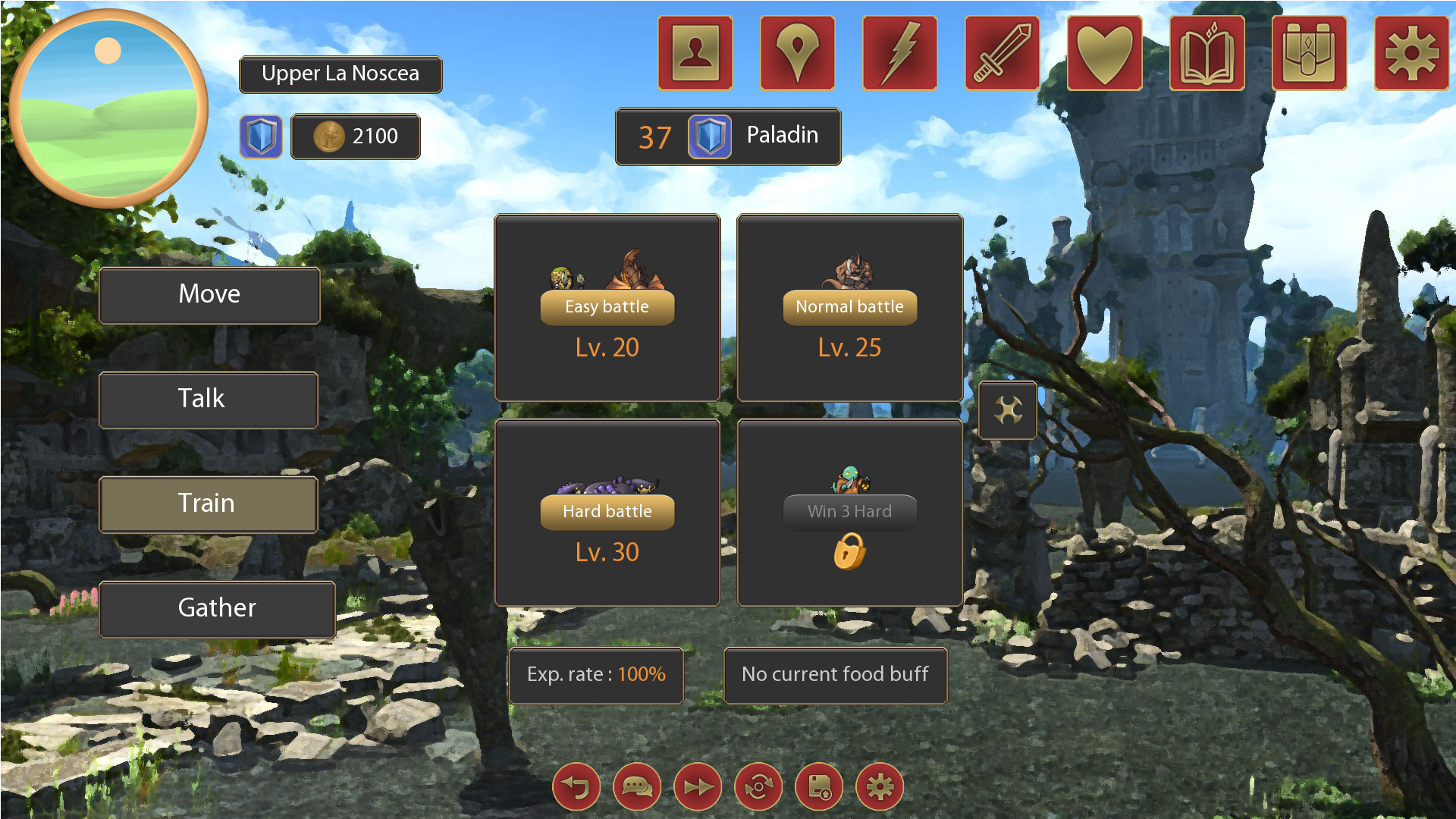
Task: Select the lightning skills icon
Action: 899,52
